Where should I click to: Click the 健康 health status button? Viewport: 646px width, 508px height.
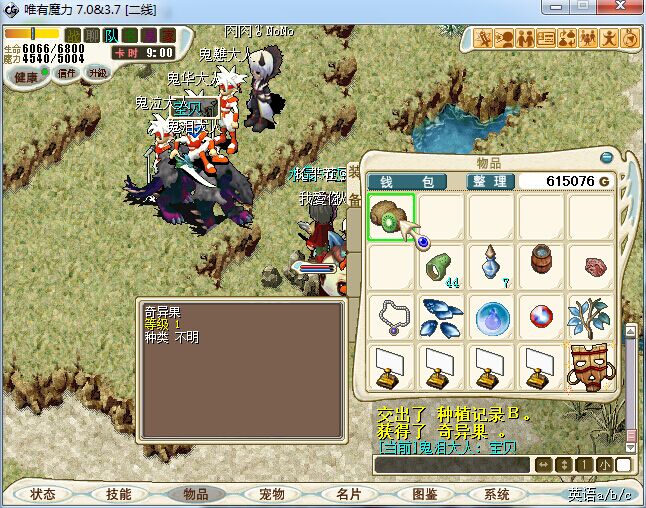[27, 76]
